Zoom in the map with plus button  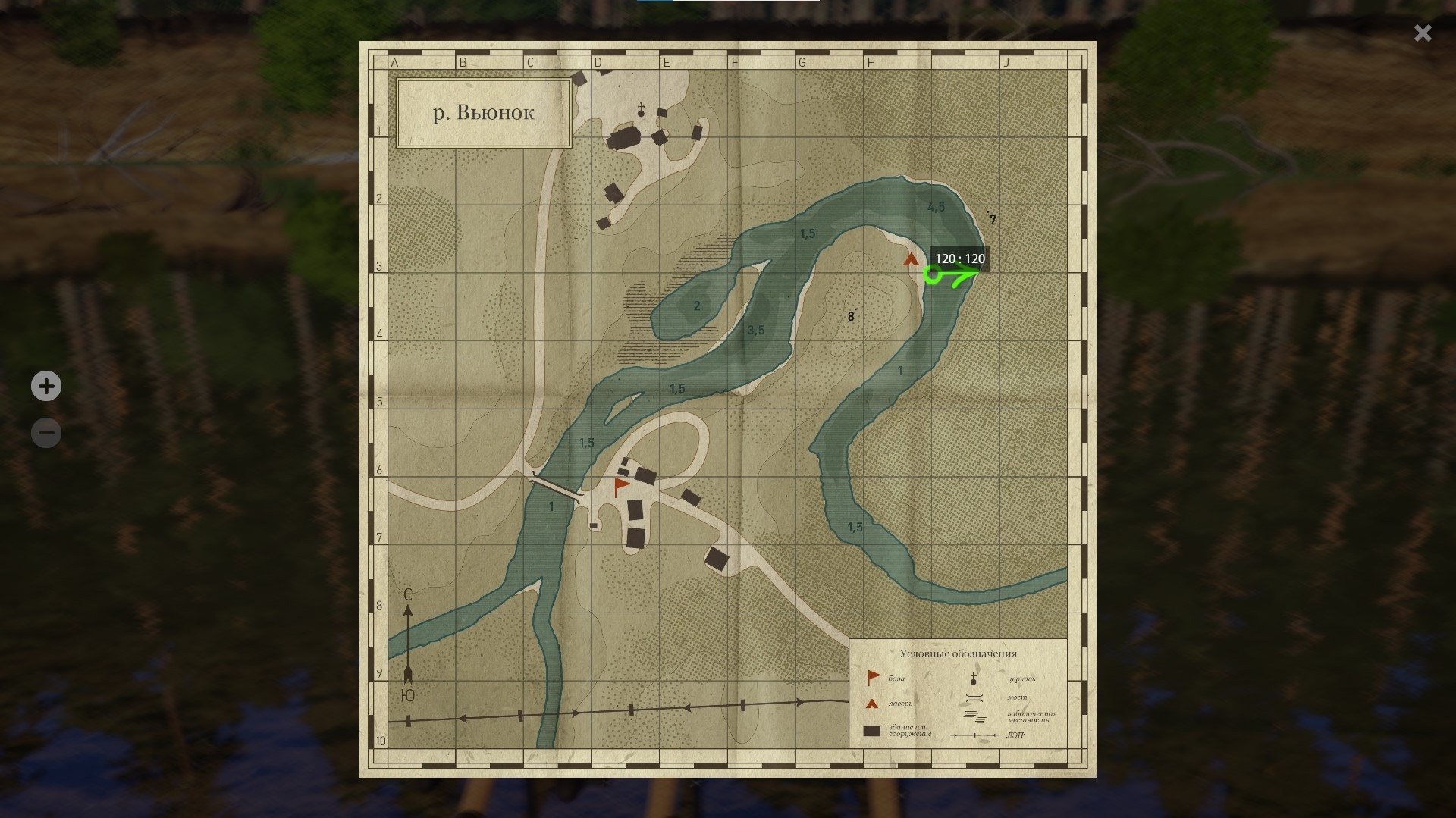click(x=46, y=387)
